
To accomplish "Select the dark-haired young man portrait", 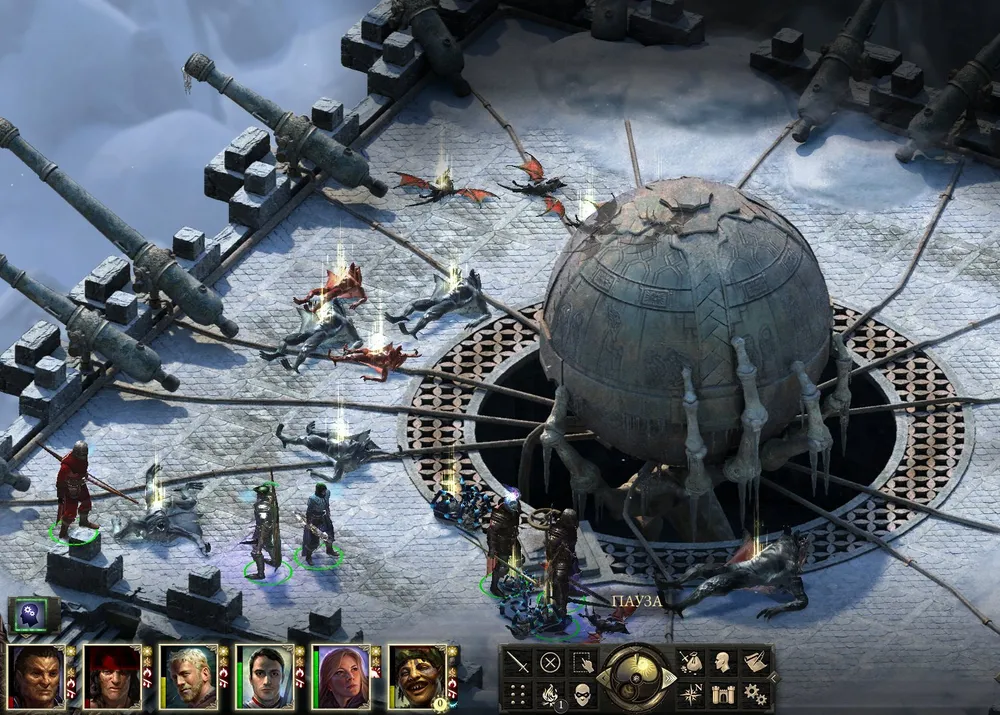I will coord(264,677).
